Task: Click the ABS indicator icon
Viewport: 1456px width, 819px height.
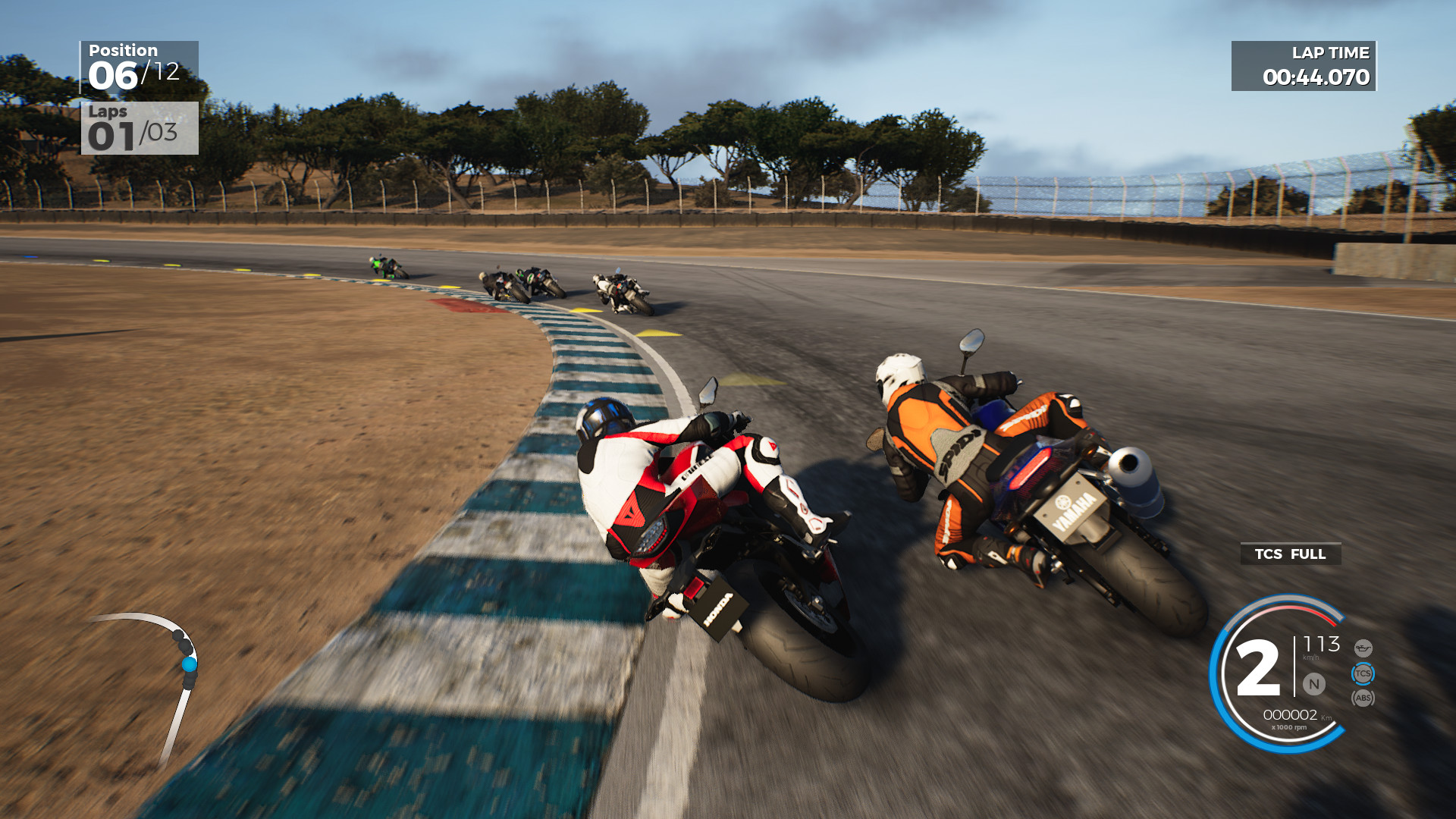Action: [1363, 698]
